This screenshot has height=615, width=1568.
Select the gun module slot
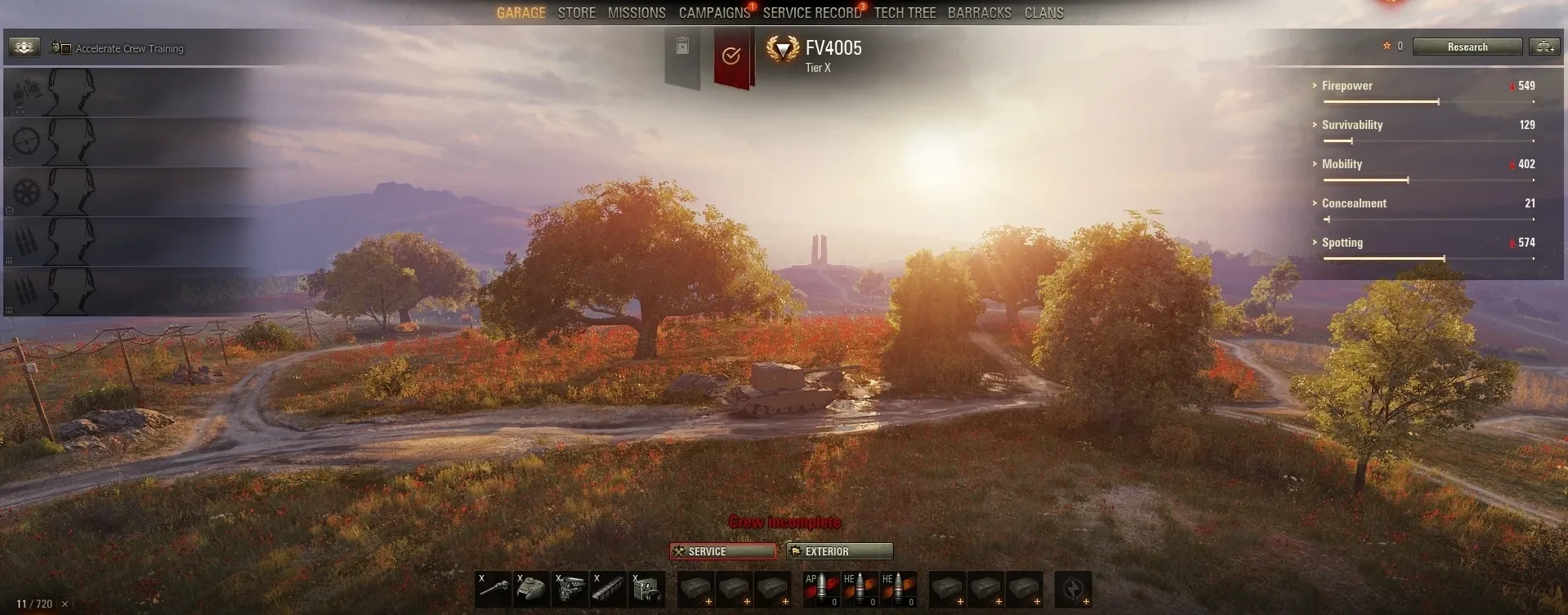pos(494,589)
